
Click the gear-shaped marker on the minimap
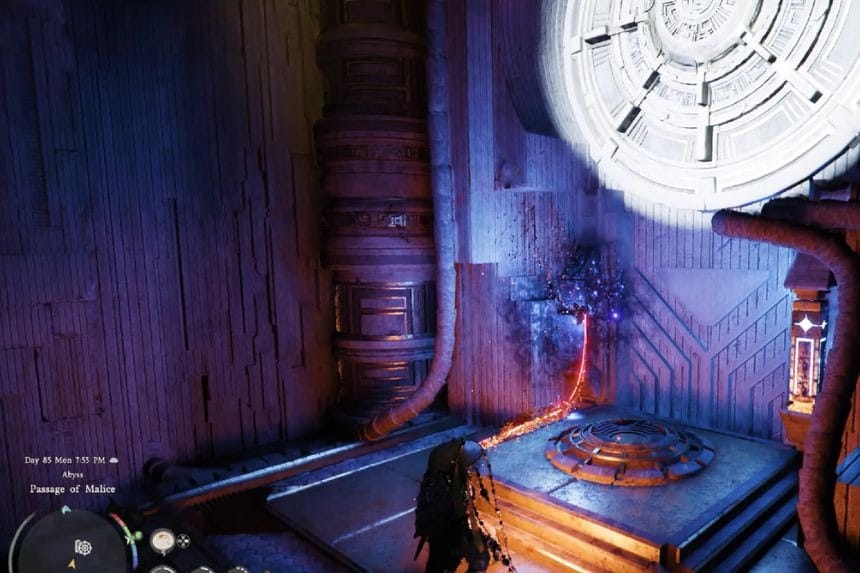84,548
